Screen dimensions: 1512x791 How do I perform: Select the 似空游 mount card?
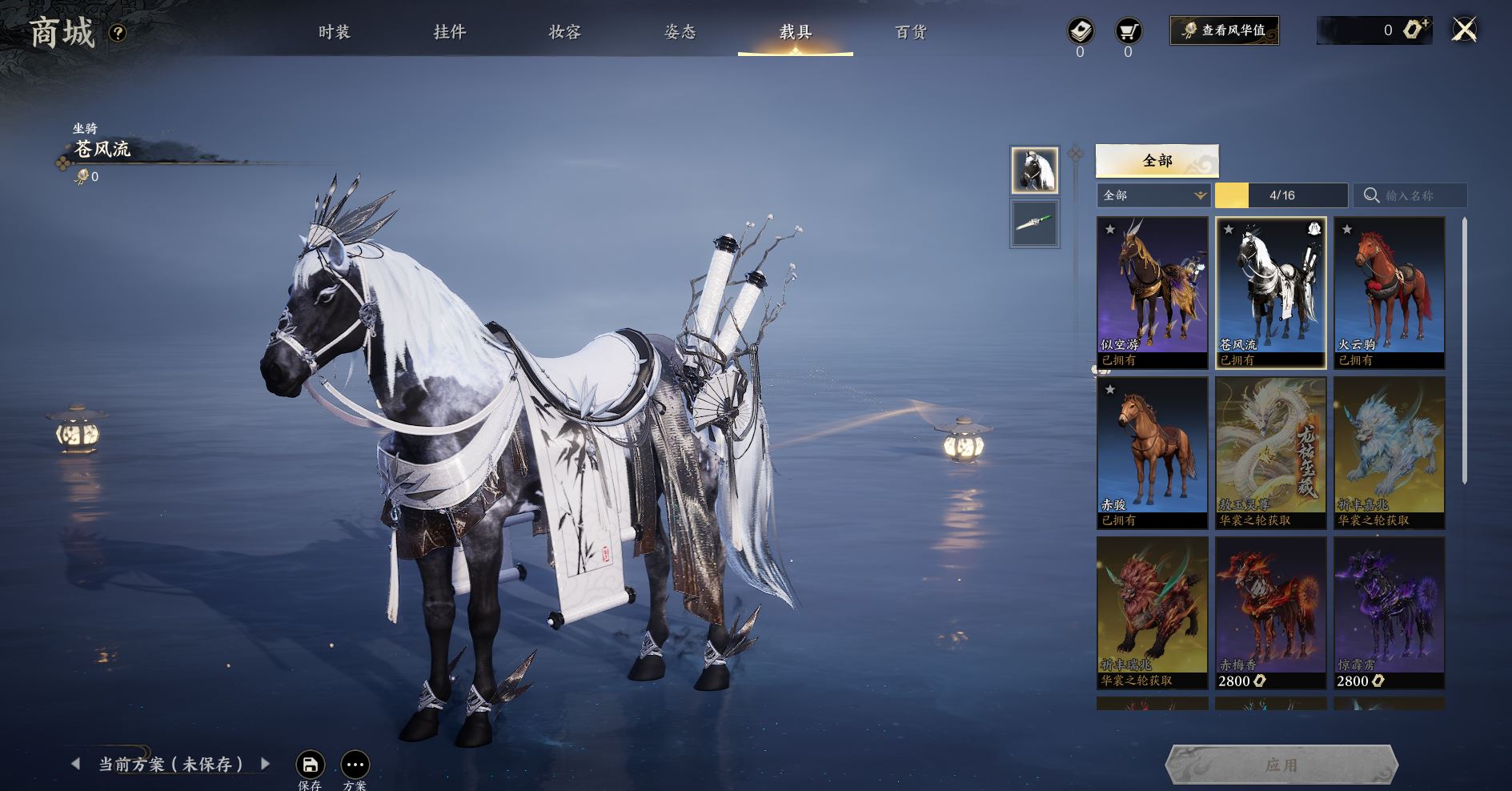coord(1152,292)
